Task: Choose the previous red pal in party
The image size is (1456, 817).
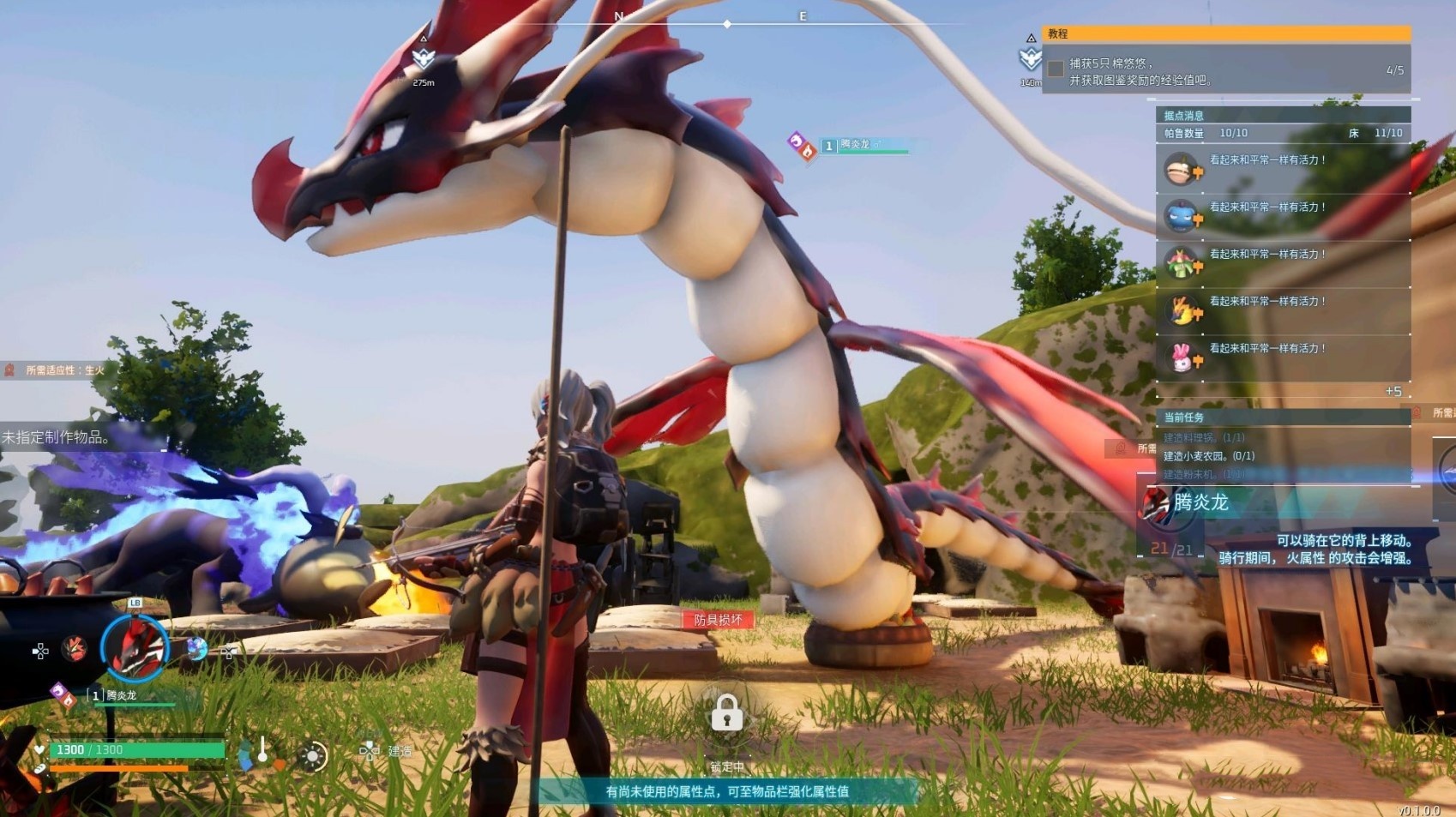Action: (x=75, y=648)
